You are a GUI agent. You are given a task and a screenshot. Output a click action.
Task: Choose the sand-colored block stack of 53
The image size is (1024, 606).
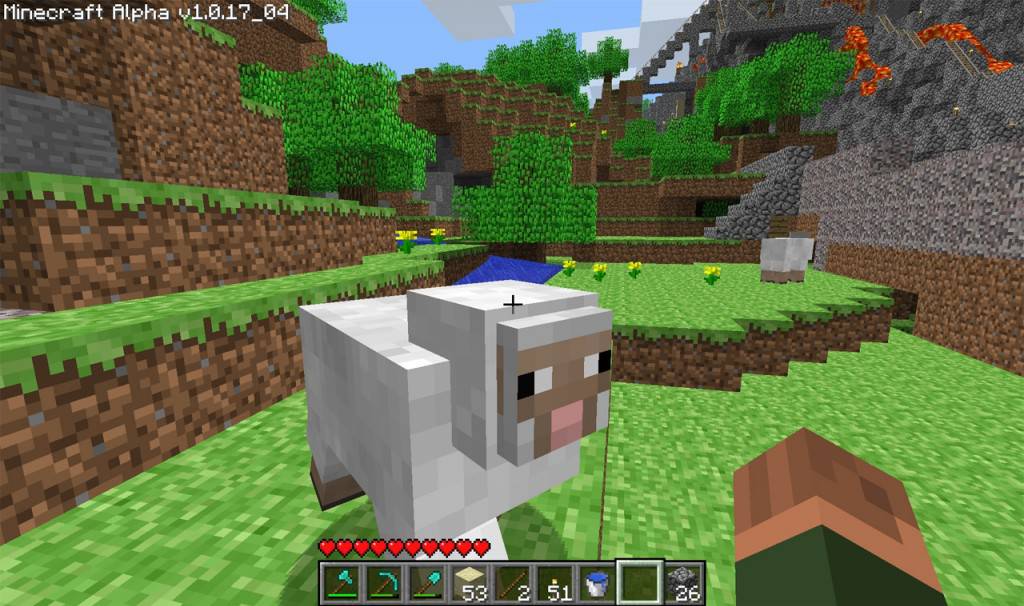(467, 583)
